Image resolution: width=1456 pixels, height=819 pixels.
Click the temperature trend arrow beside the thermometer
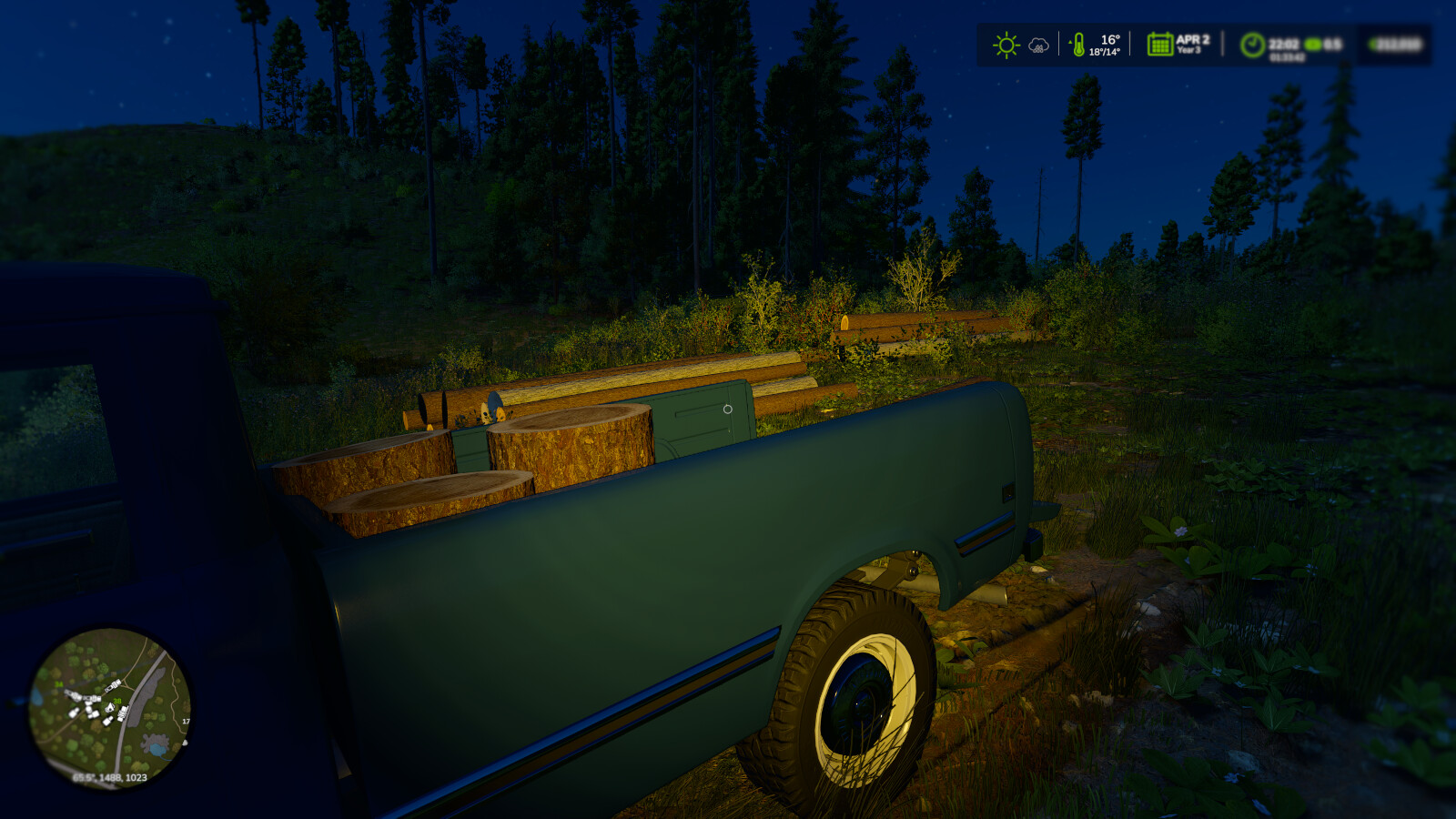click(x=1069, y=40)
